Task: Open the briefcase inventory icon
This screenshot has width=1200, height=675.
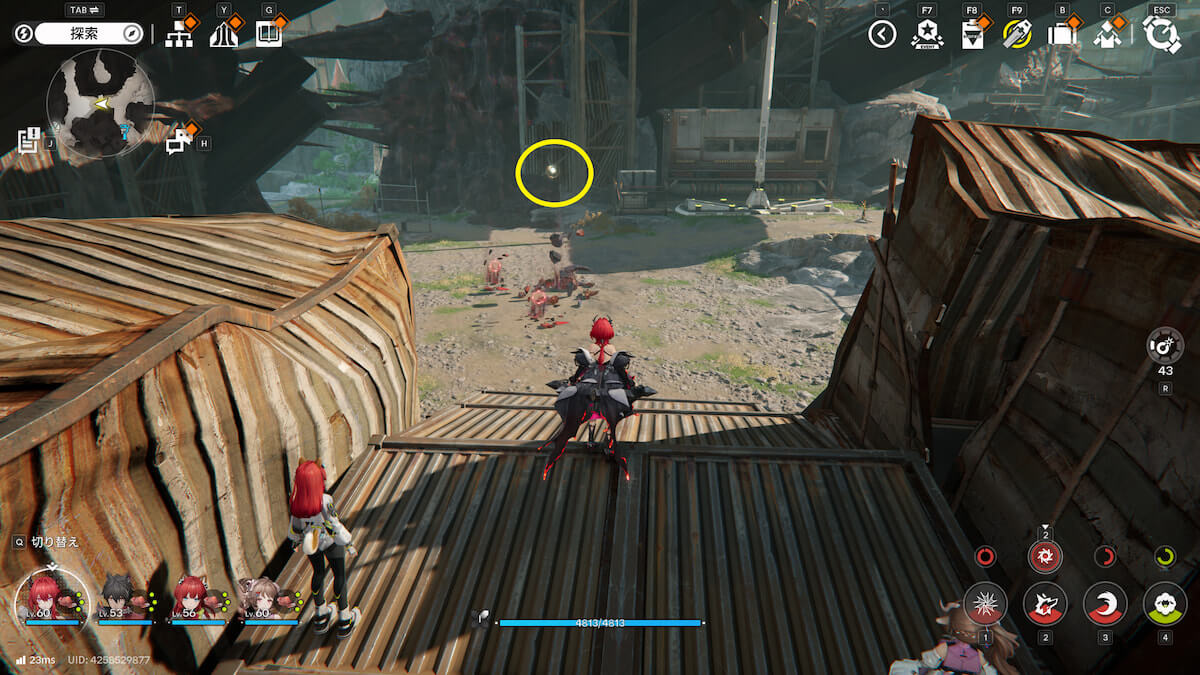Action: pos(1061,35)
